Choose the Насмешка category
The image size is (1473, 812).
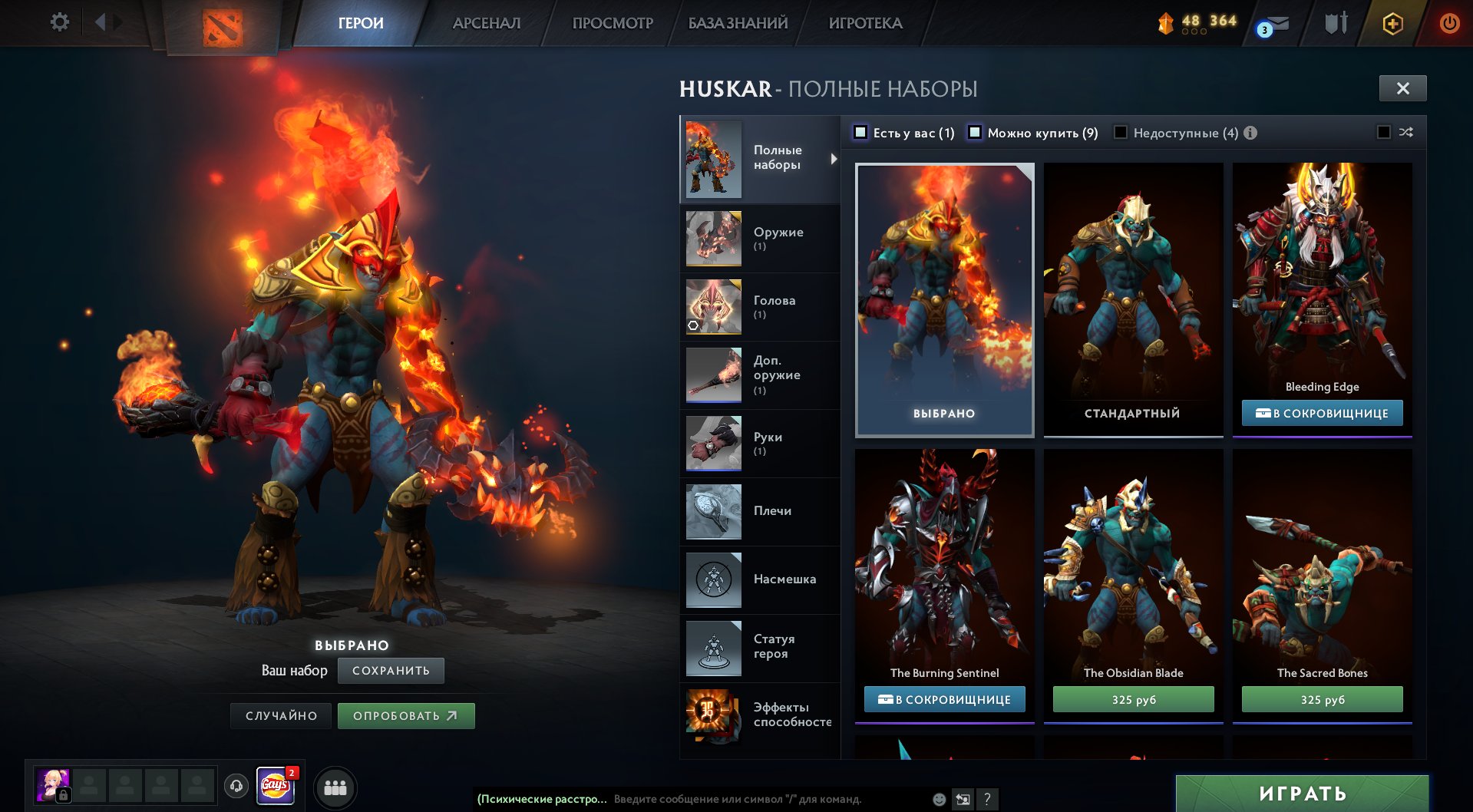(759, 579)
